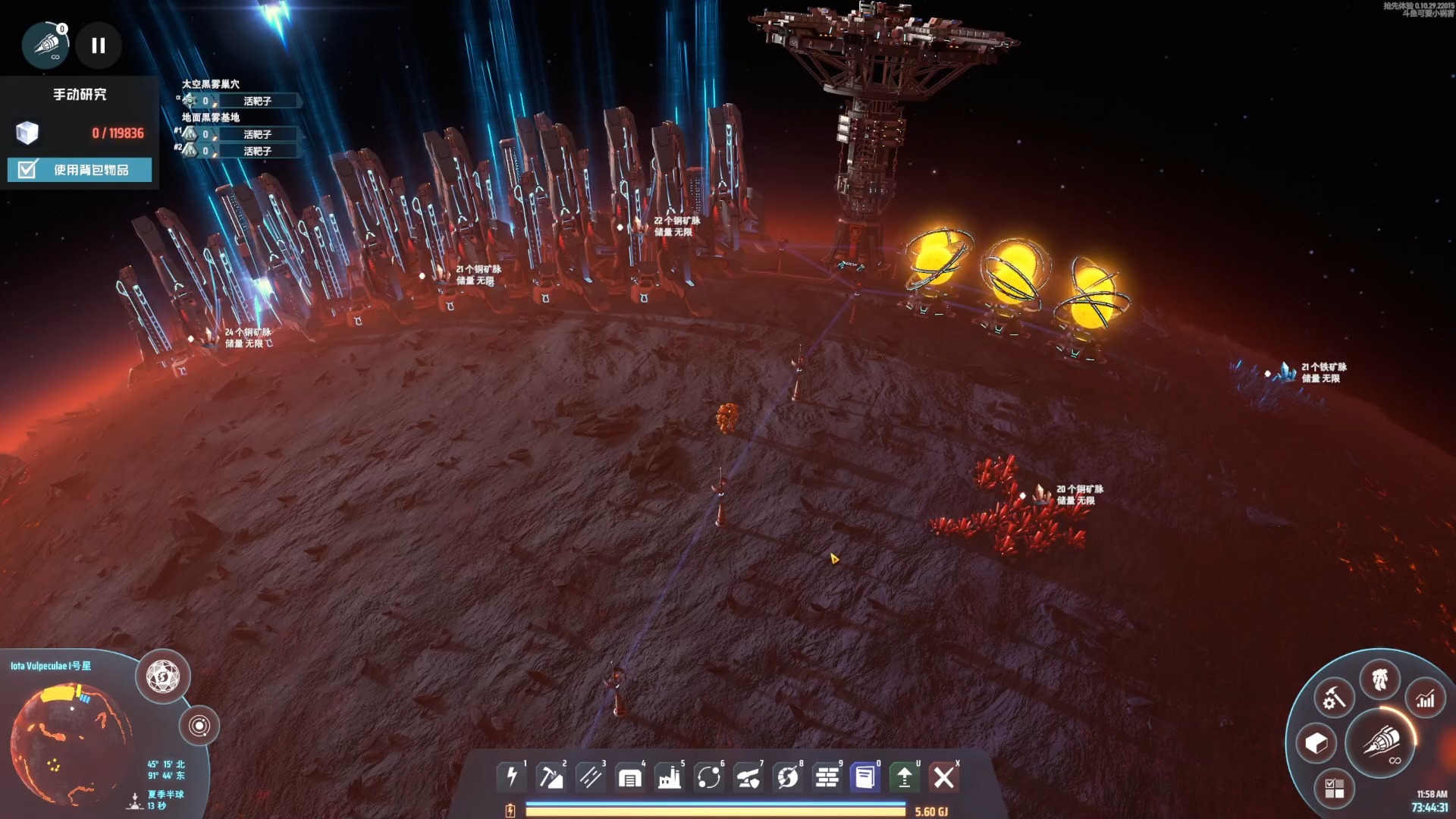Screen dimensions: 1456x819
Task: Open the star system map button
Action: (199, 726)
